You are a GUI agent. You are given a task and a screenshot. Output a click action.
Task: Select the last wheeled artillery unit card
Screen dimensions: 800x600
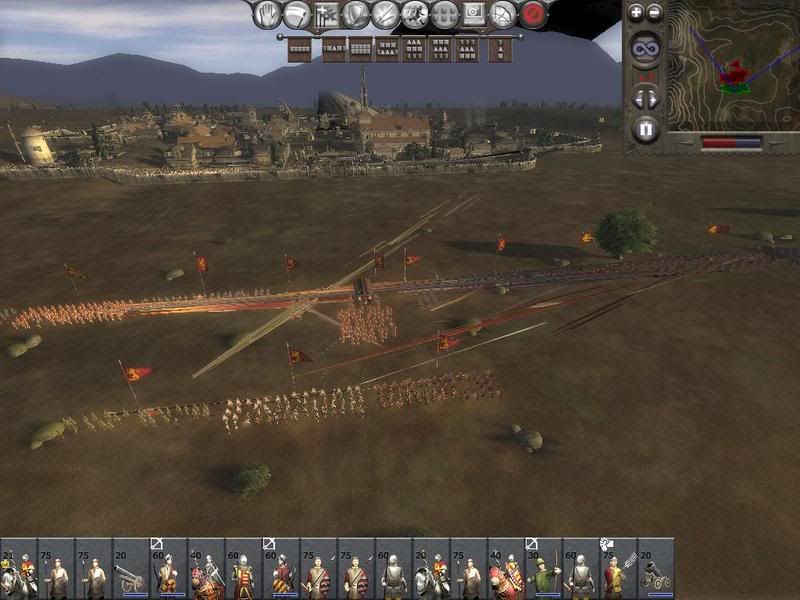coord(656,570)
